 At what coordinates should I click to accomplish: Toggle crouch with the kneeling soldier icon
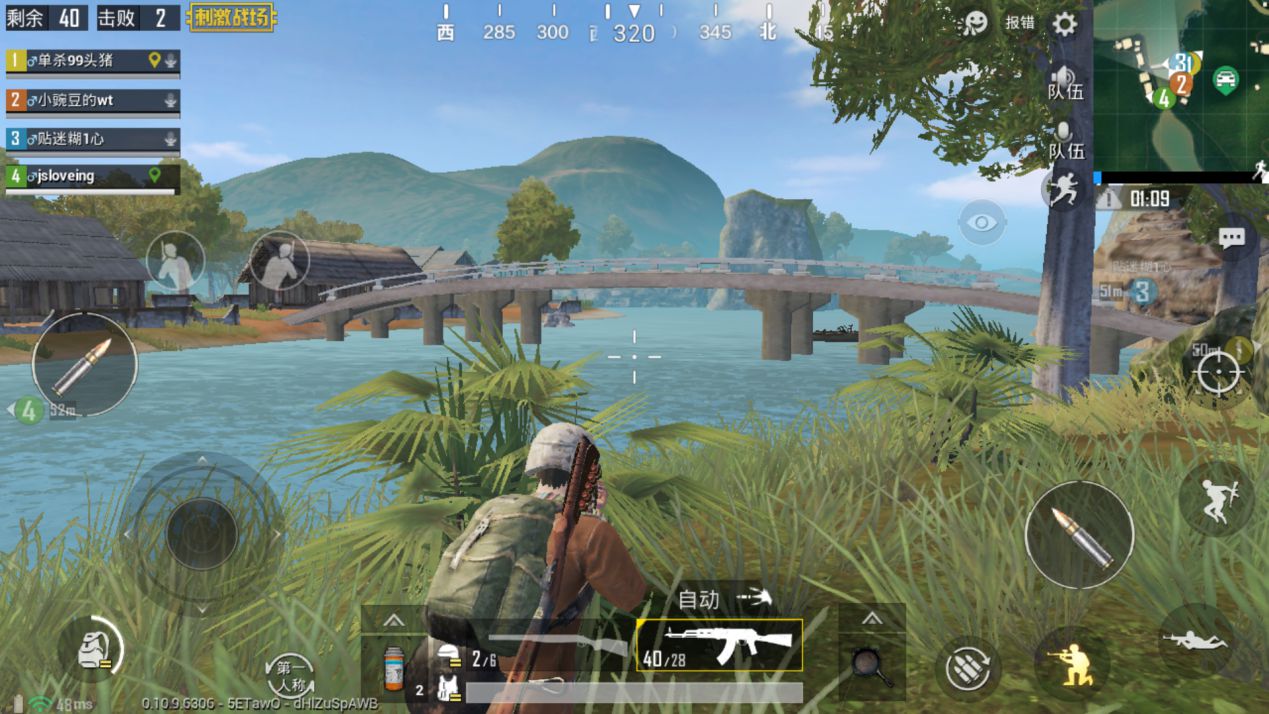(x=1071, y=662)
